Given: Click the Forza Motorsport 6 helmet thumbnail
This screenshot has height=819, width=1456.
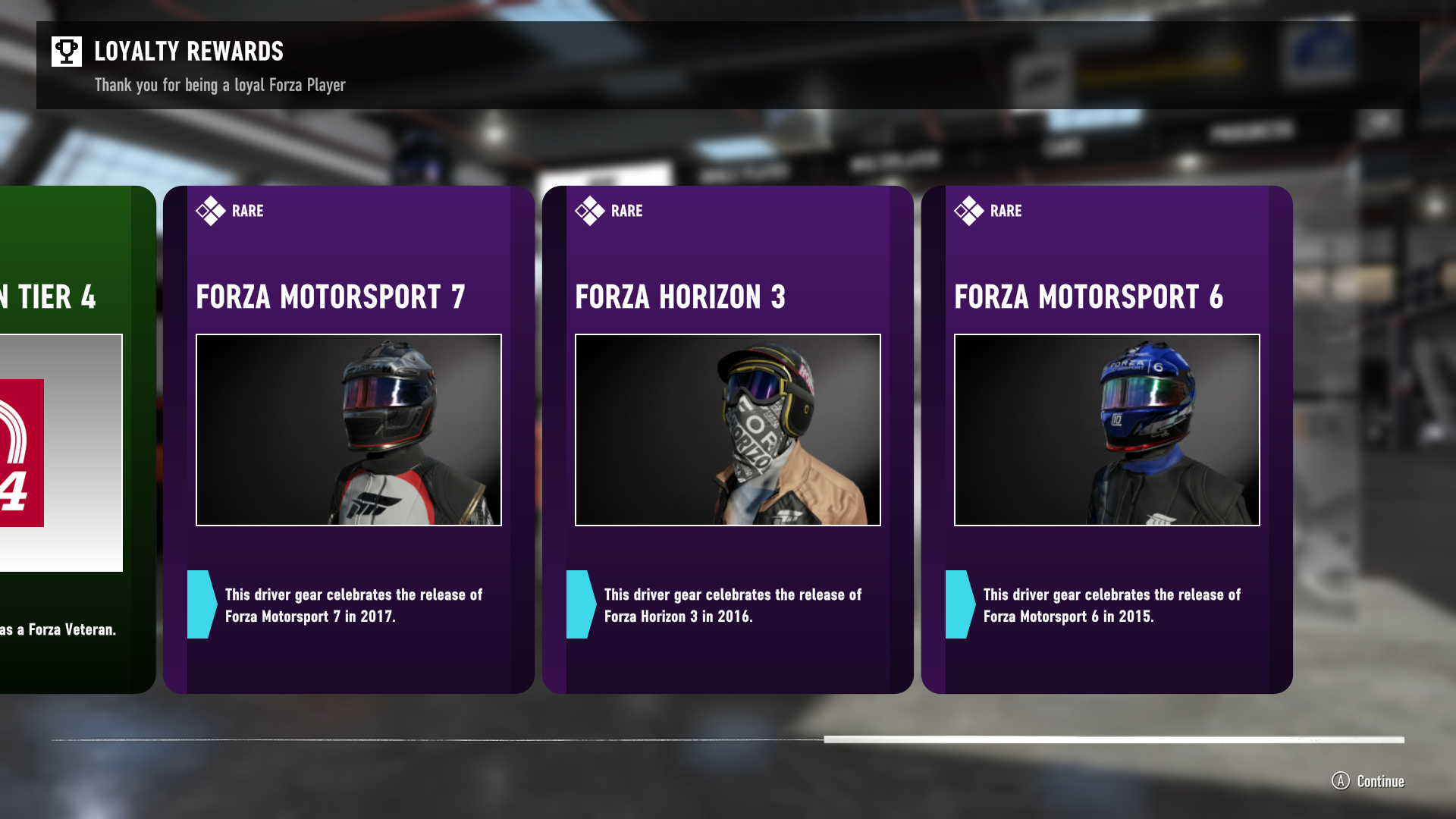Looking at the screenshot, I should 1107,430.
